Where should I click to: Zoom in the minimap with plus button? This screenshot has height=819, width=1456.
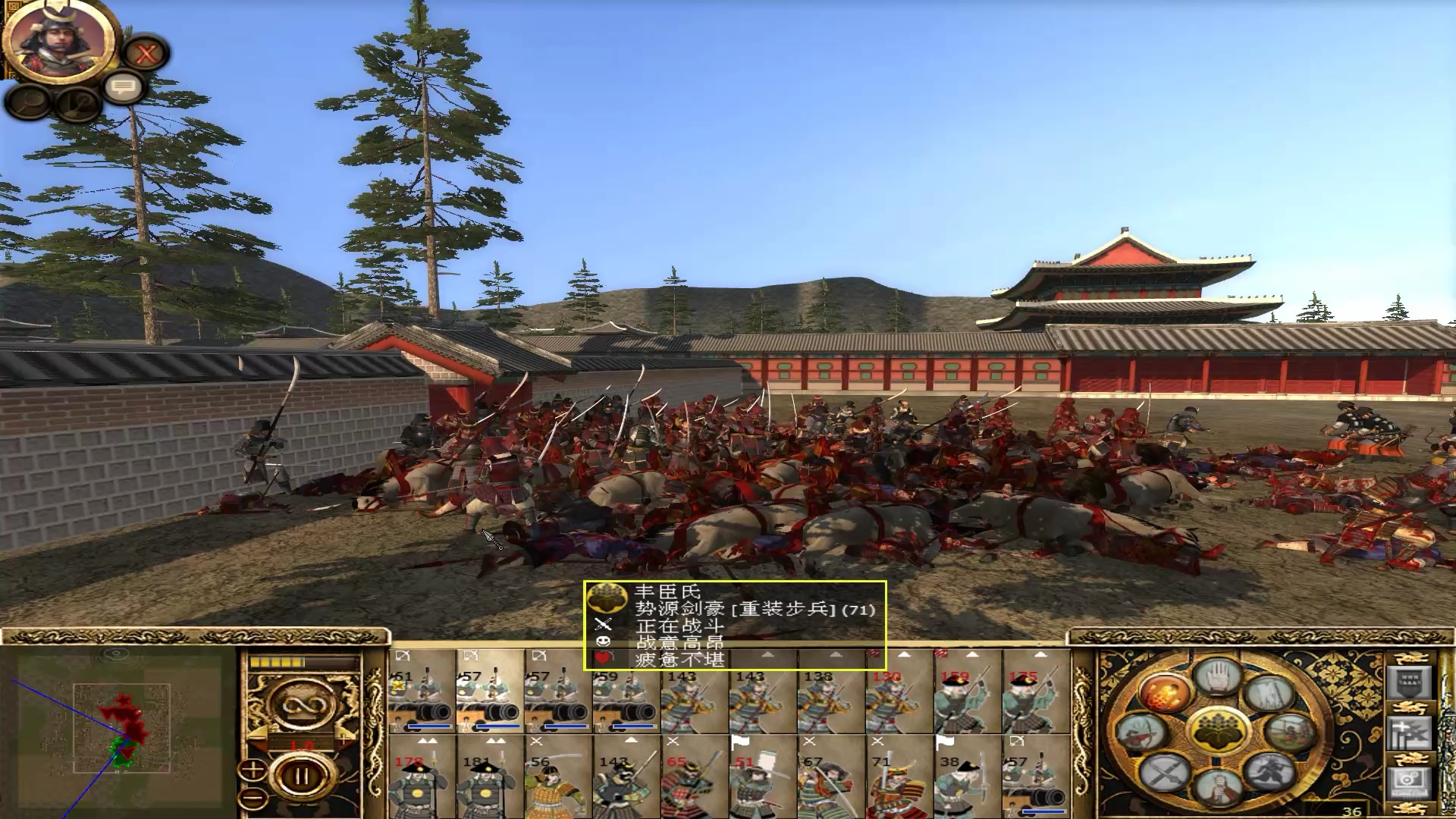click(x=253, y=771)
